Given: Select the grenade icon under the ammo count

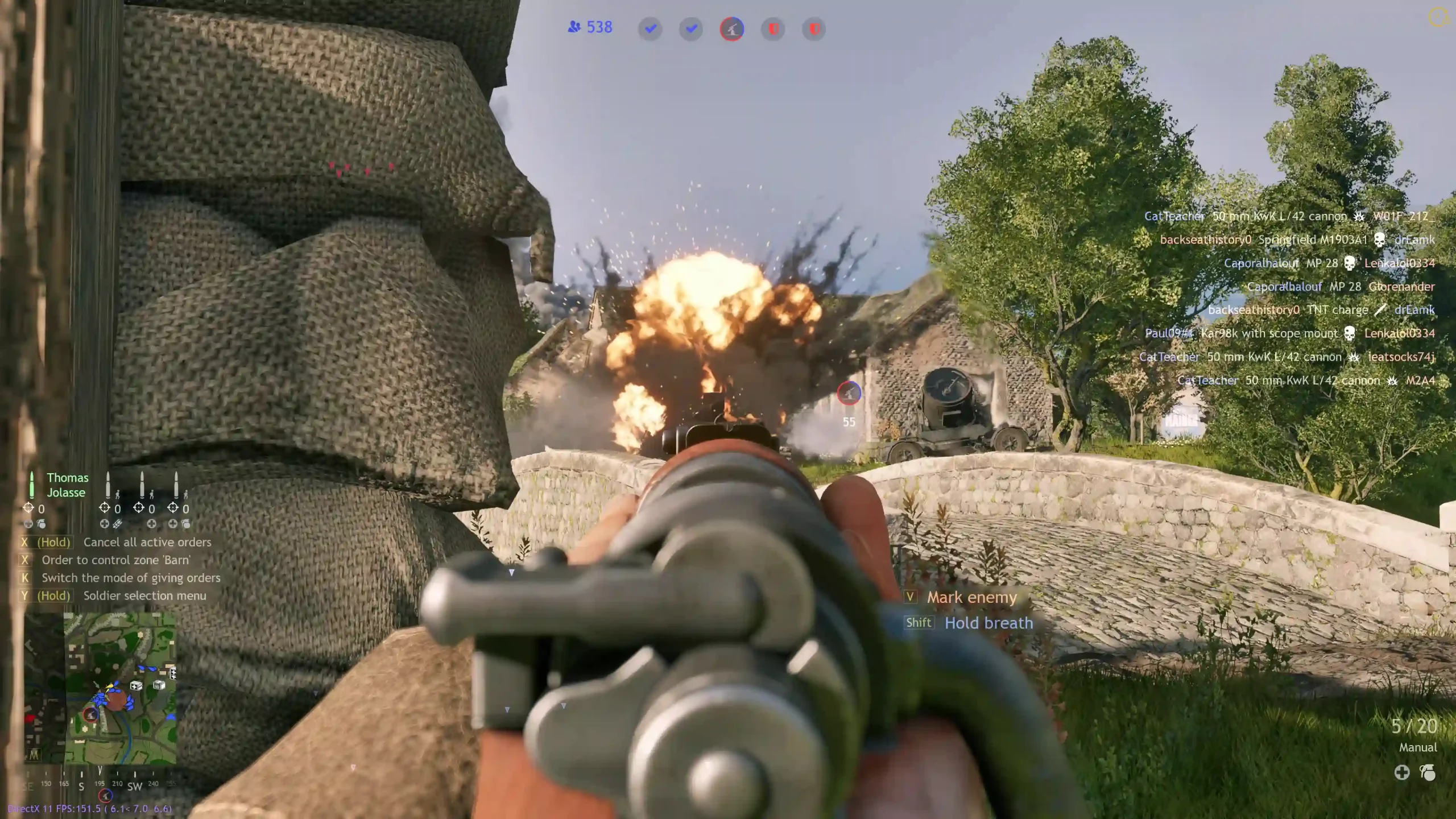Looking at the screenshot, I should click(1428, 772).
